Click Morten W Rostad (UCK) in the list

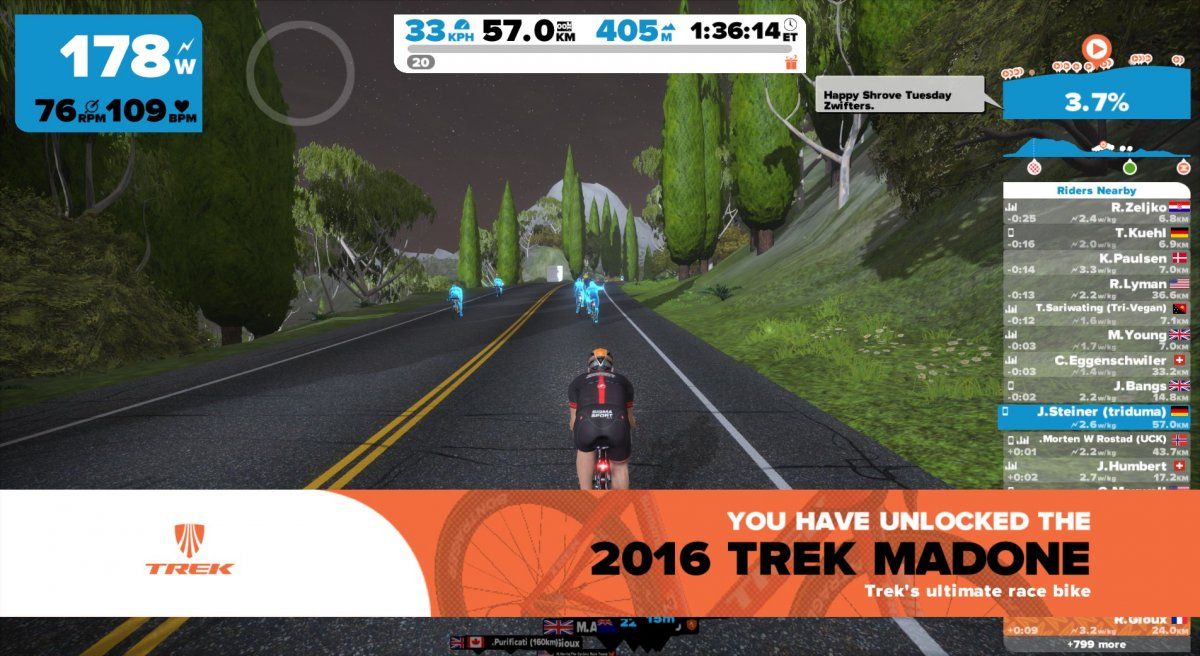tap(1096, 444)
